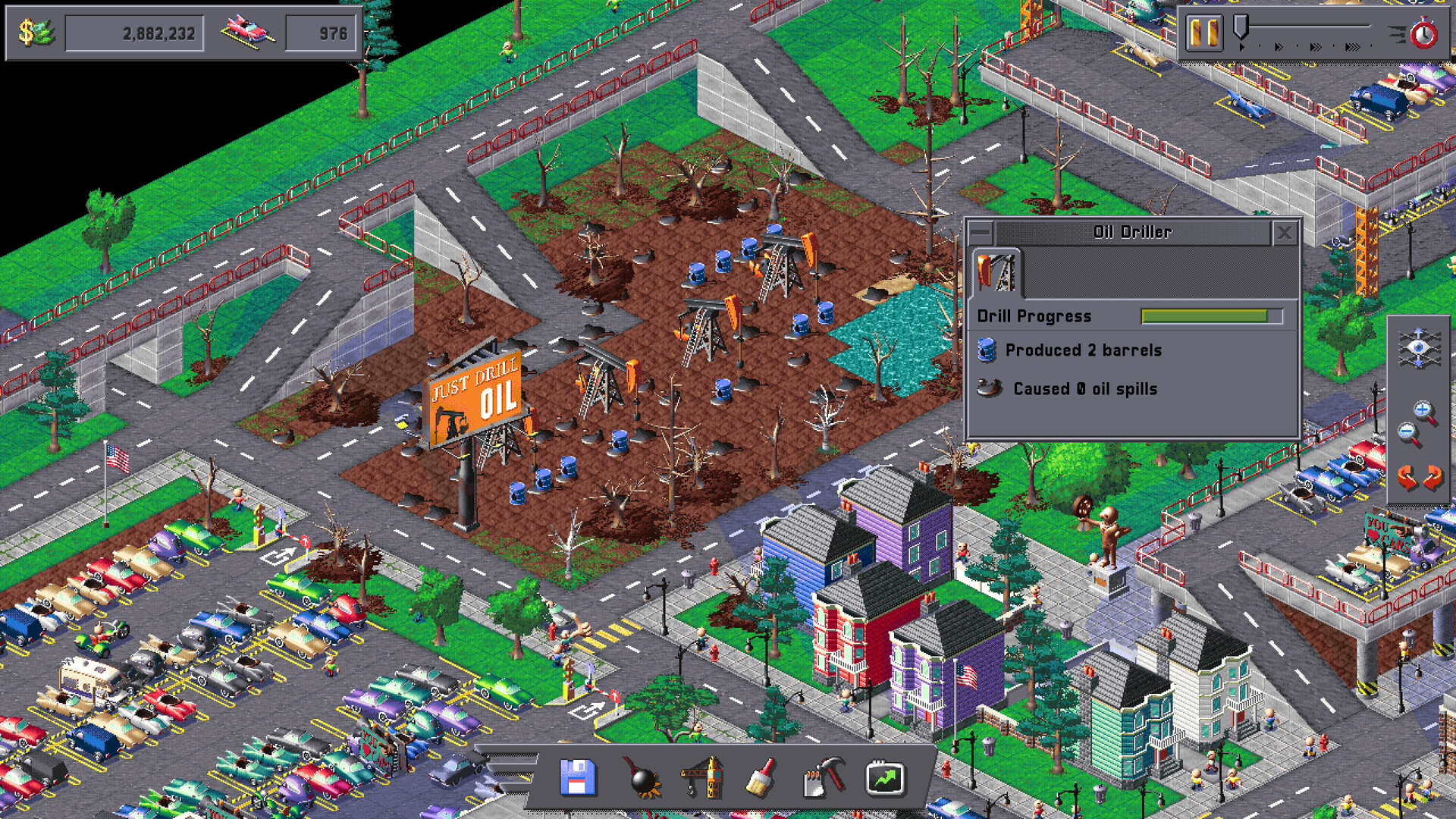The height and width of the screenshot is (819, 1456).
Task: Toggle pause with the gold pause button
Action: point(1205,33)
